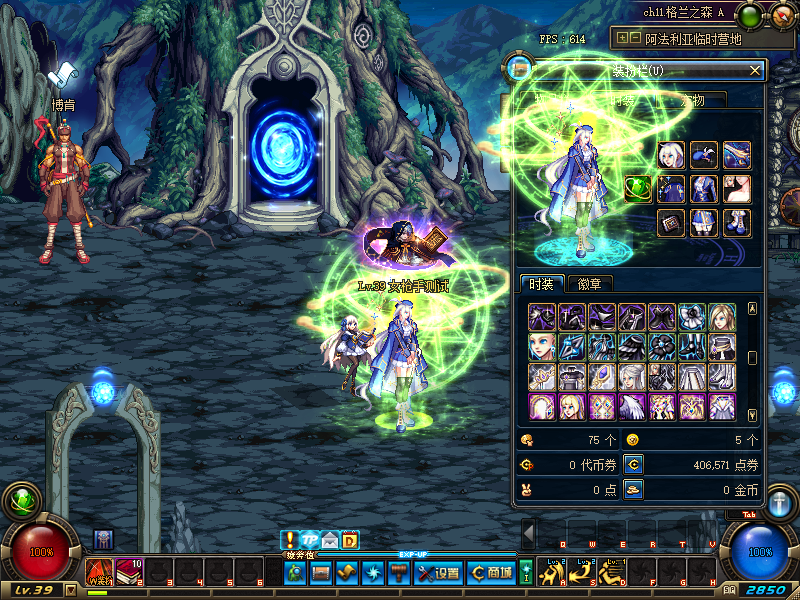Click the equipped blue shoes slot
Viewport: 800px width, 600px height.
pos(736,222)
